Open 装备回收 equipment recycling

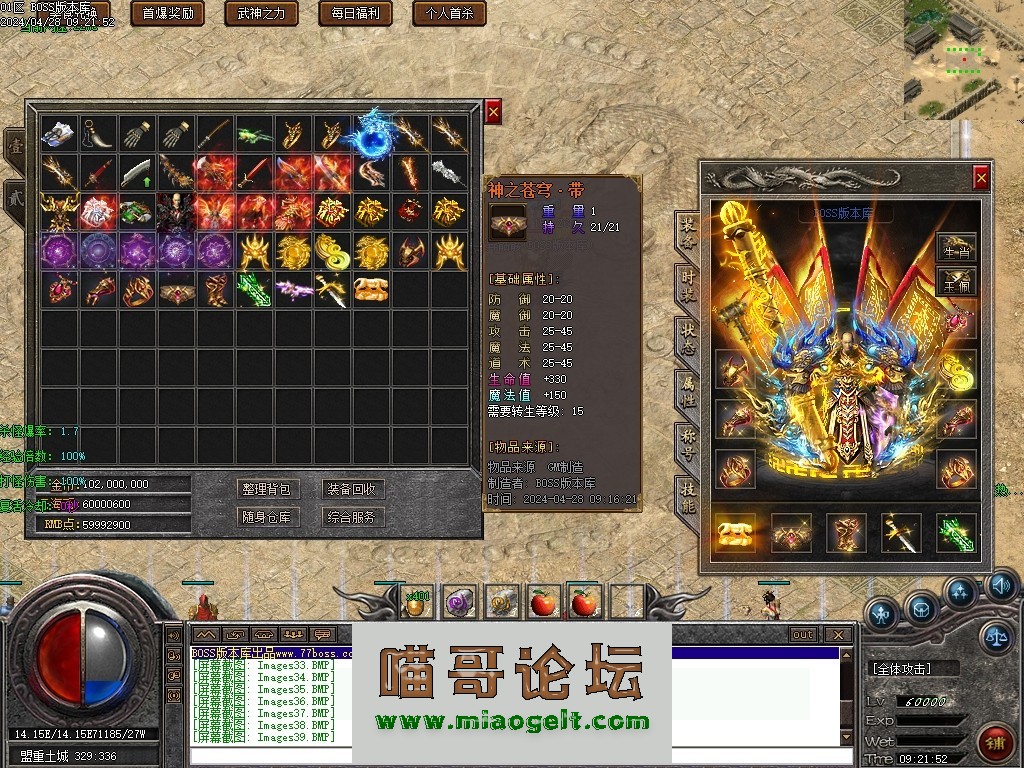click(x=351, y=489)
